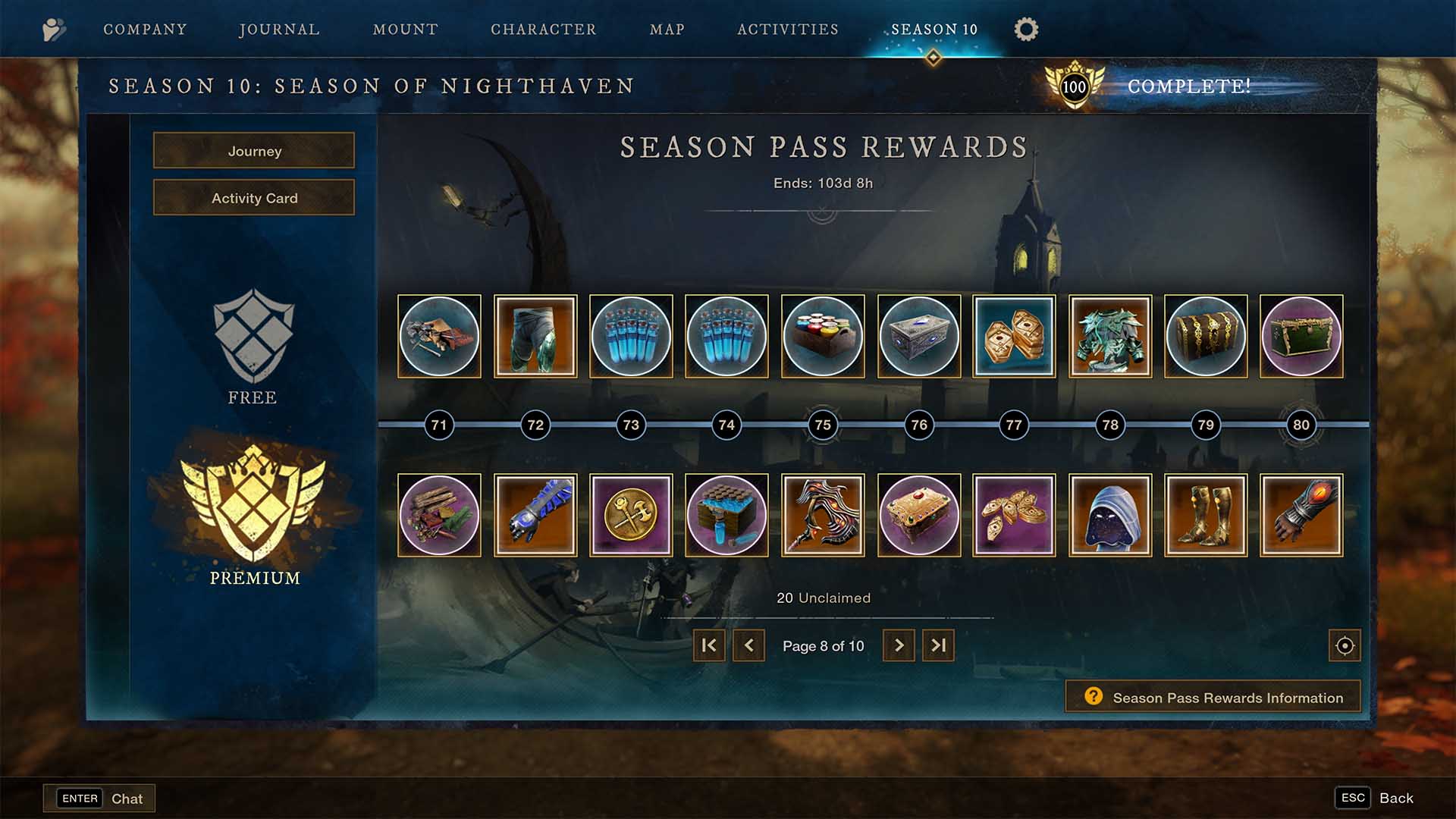The width and height of the screenshot is (1456, 819).
Task: Switch to the Activities tab
Action: click(x=788, y=30)
